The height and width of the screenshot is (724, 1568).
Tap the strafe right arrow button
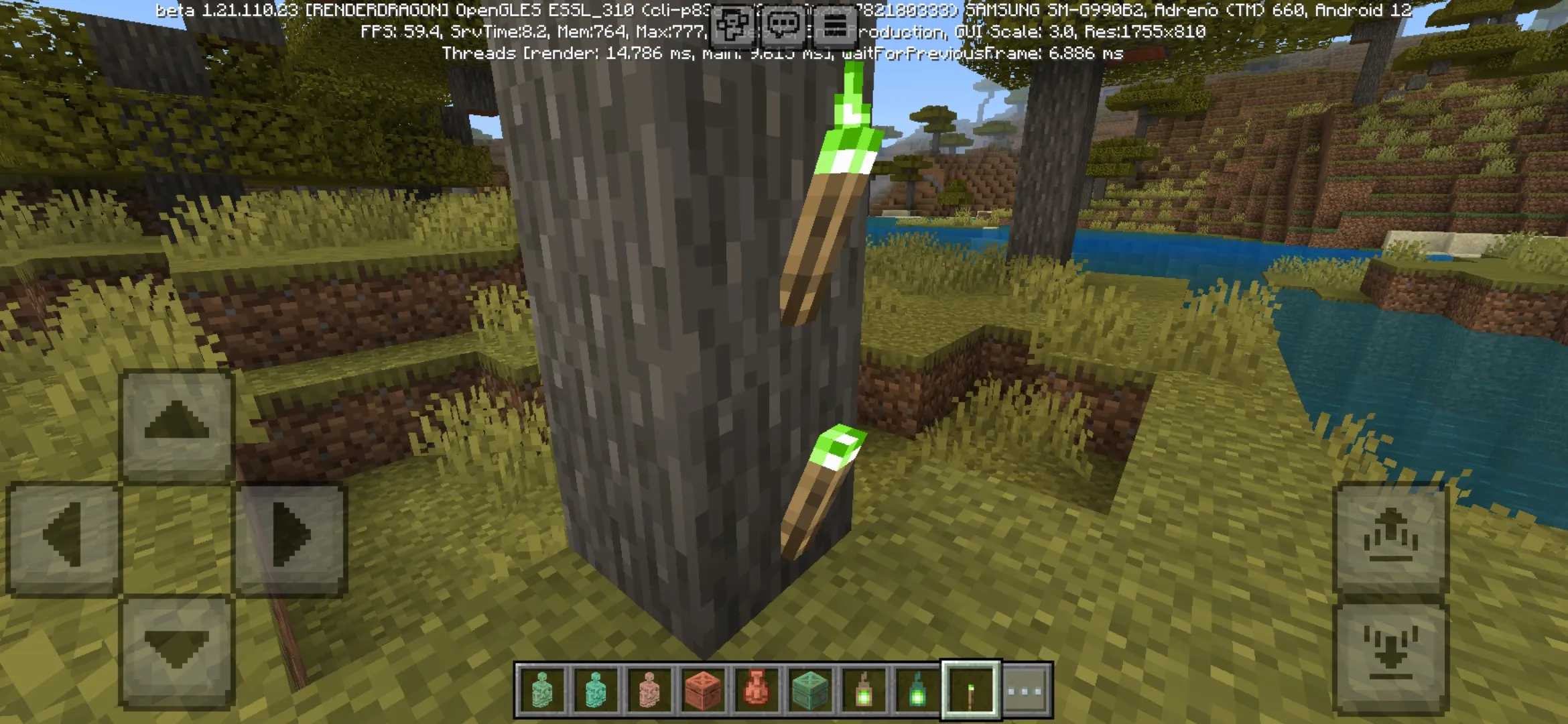[290, 537]
